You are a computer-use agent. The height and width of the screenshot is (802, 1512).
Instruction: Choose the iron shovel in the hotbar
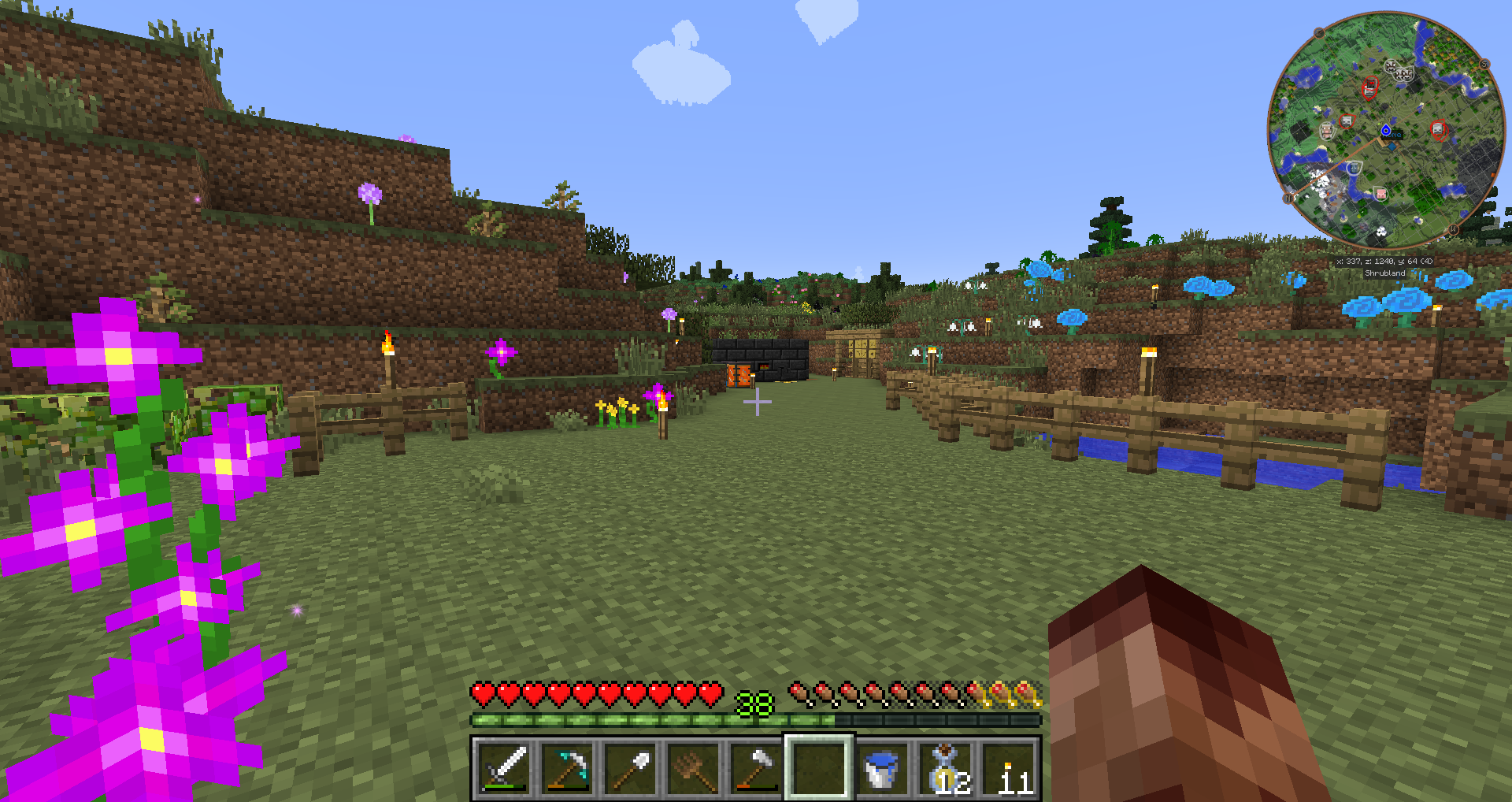[x=630, y=767]
